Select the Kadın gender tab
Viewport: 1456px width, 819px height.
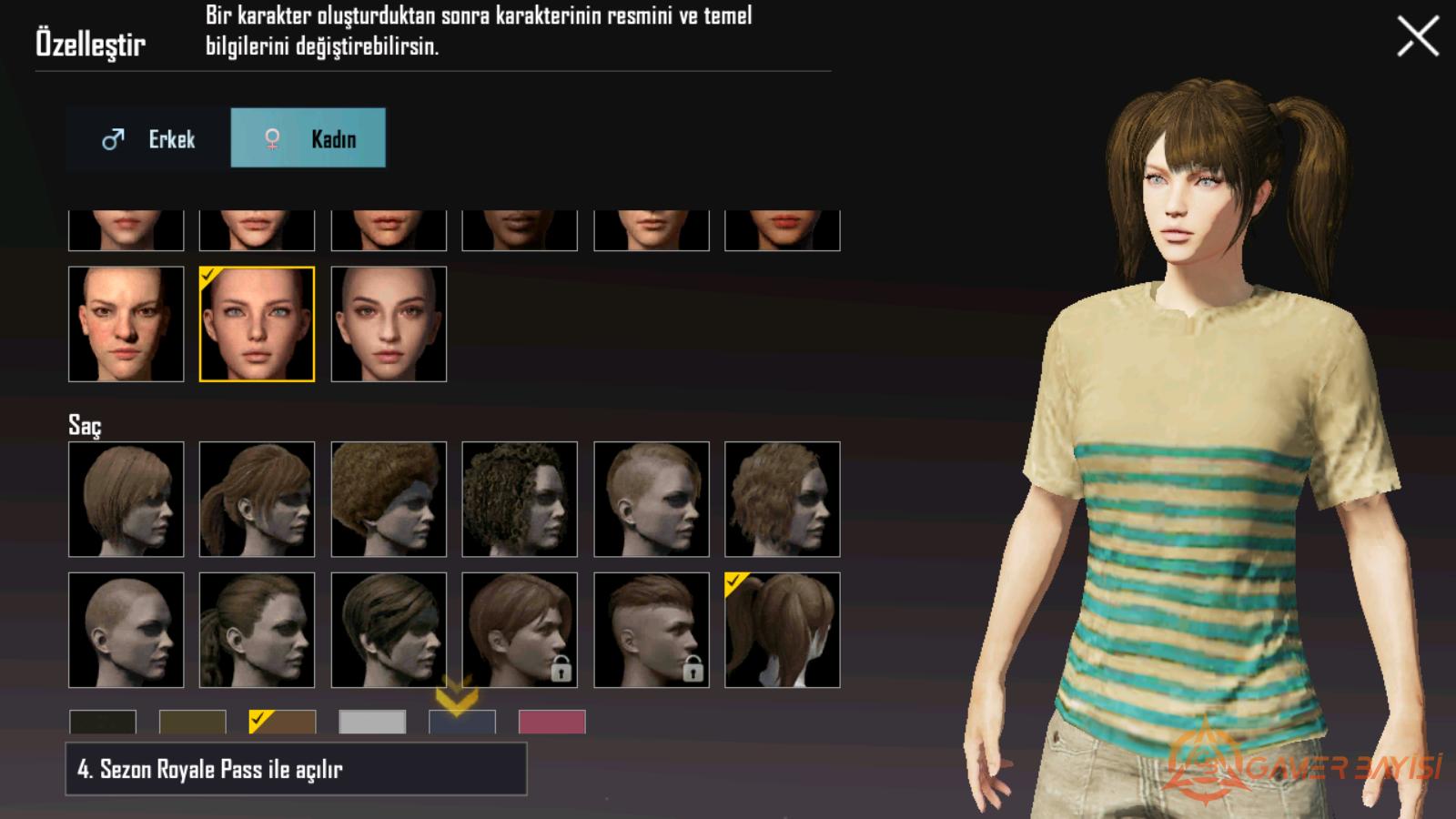308,138
